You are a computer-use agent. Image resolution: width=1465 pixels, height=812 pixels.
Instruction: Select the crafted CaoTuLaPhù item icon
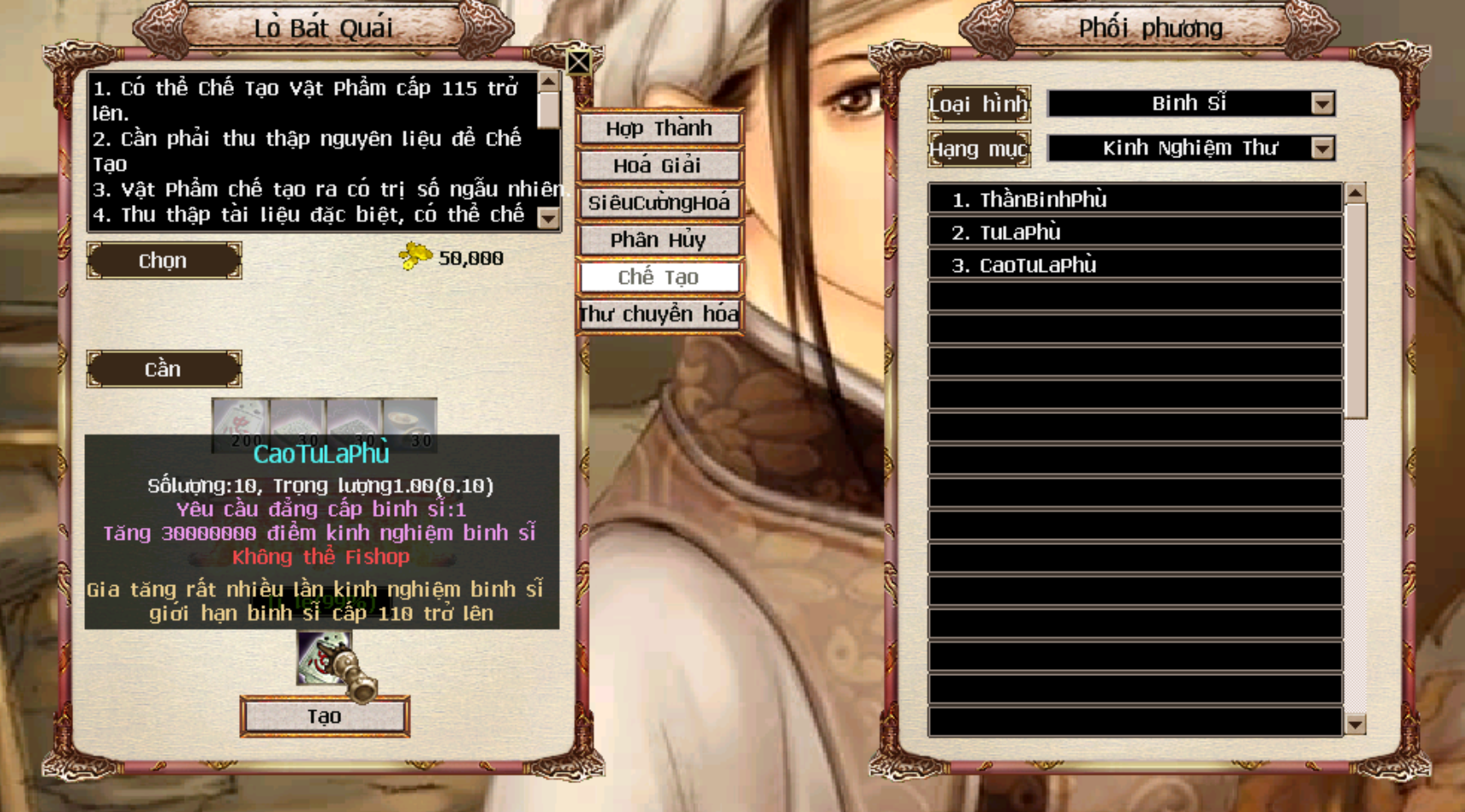[x=325, y=657]
